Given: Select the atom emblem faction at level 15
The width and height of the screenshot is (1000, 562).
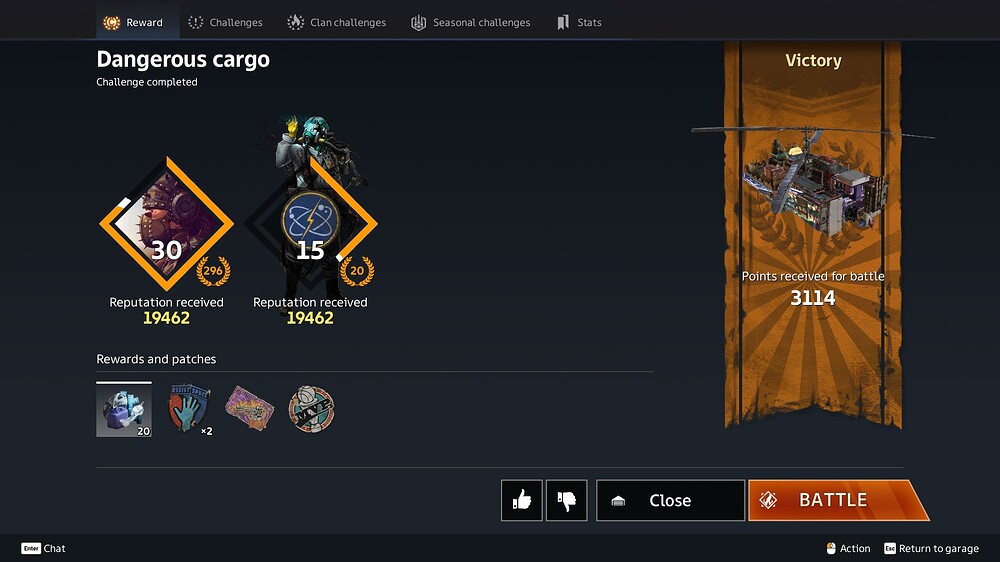Looking at the screenshot, I should click(310, 224).
